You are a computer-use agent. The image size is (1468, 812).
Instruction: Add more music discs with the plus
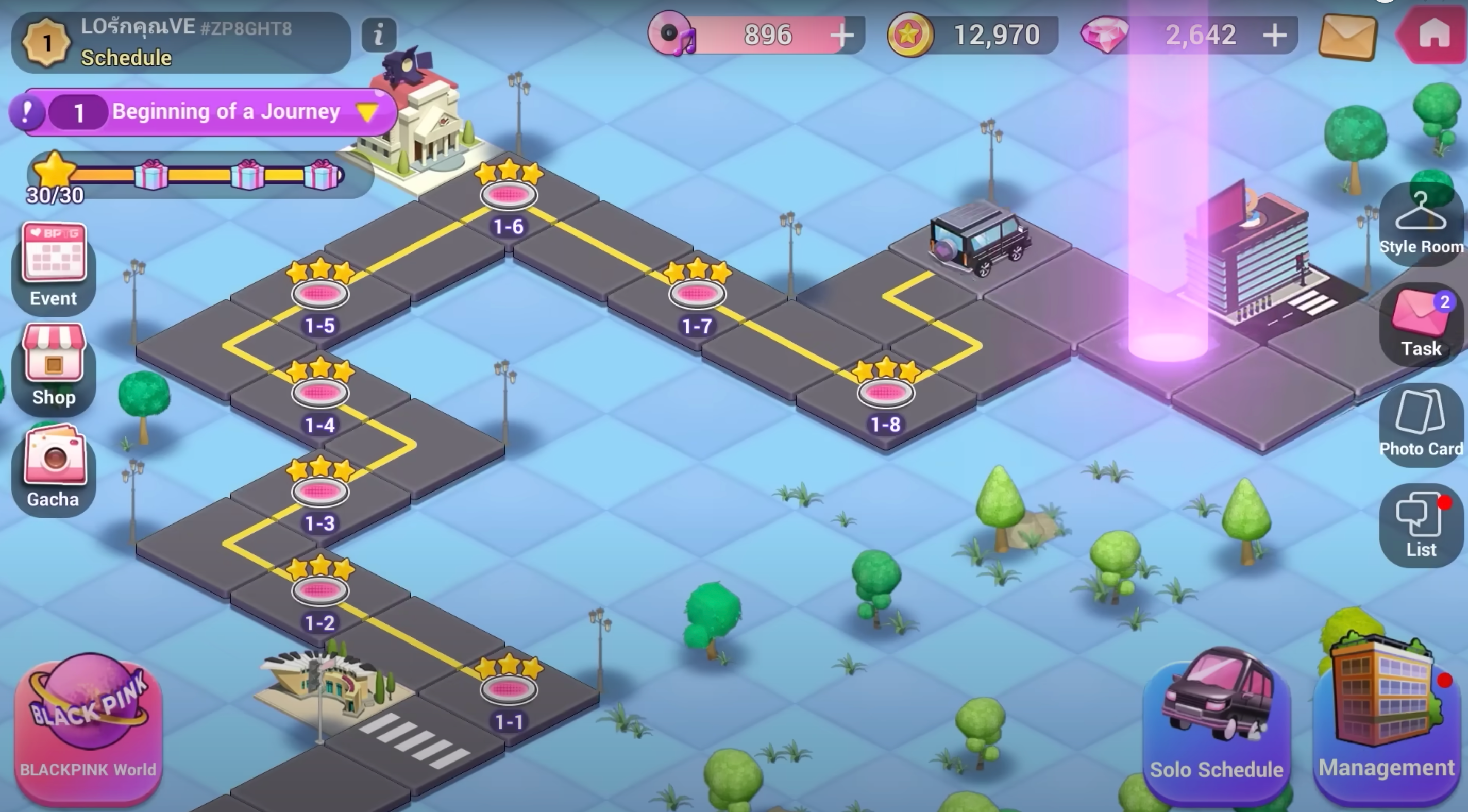point(842,36)
